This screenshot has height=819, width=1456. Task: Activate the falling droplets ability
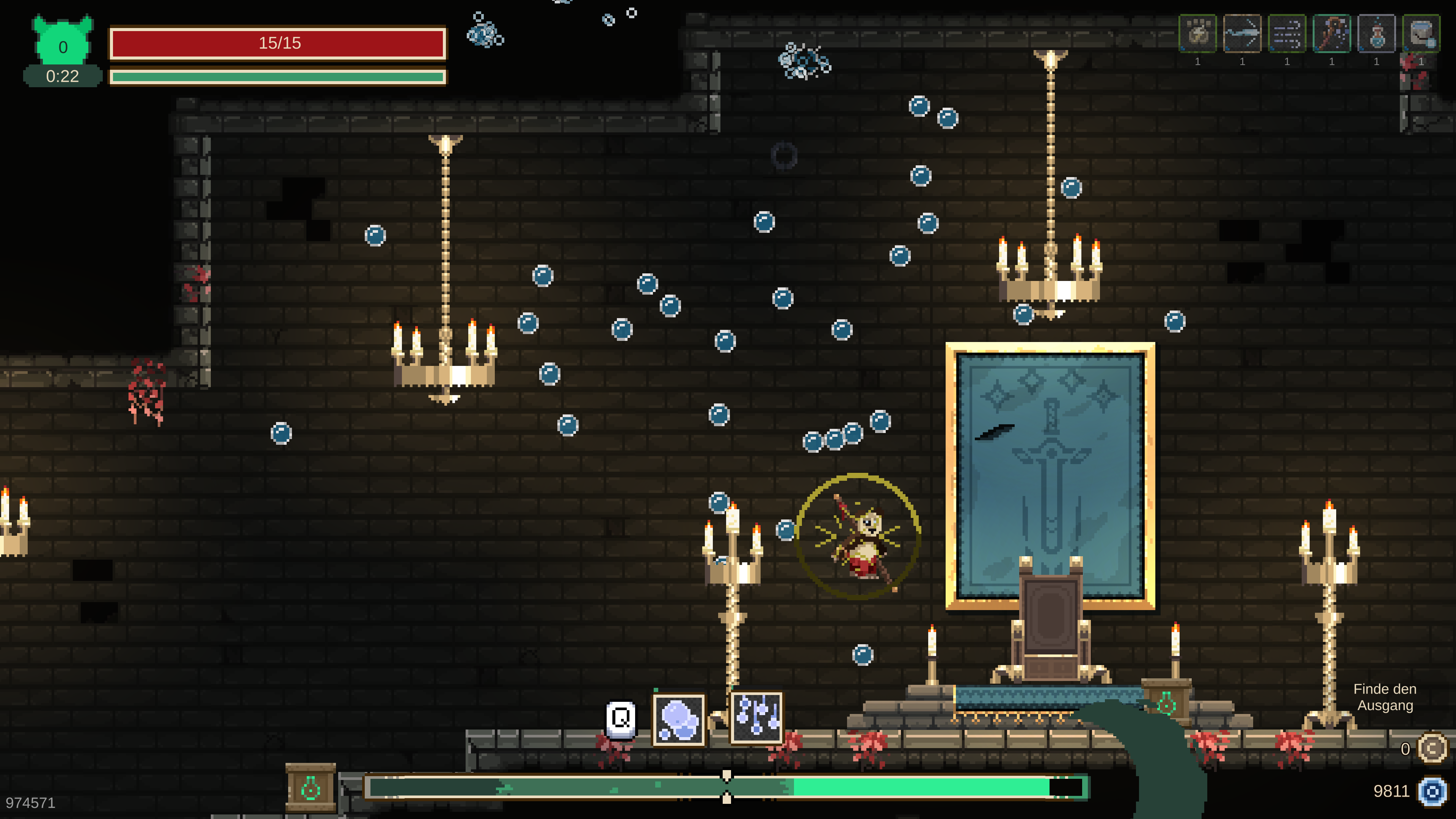(756, 717)
